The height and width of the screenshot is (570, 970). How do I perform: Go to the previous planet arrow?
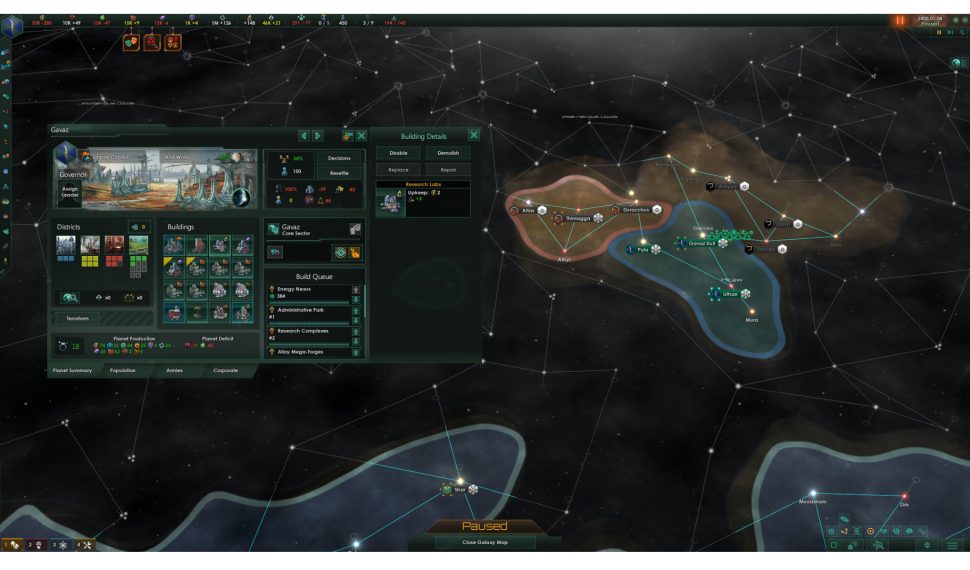coord(304,135)
